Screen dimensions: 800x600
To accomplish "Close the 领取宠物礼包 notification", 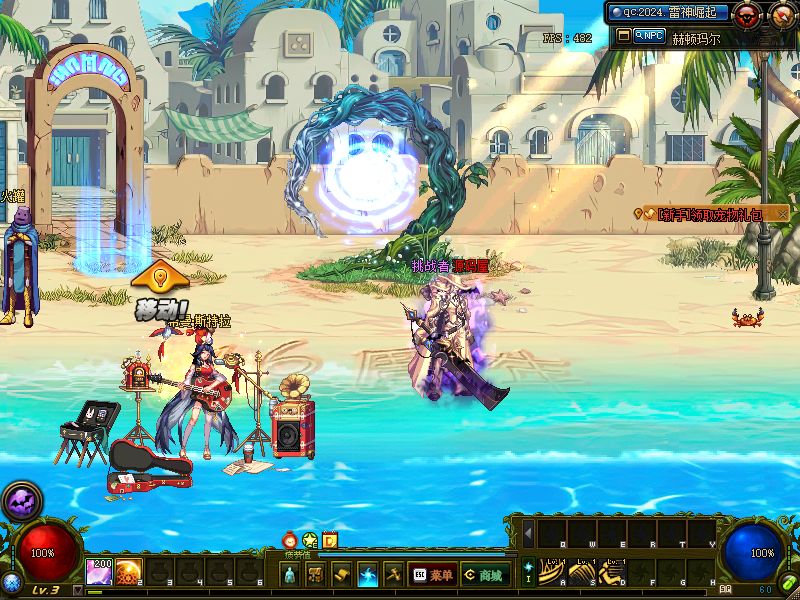I will coord(782,214).
